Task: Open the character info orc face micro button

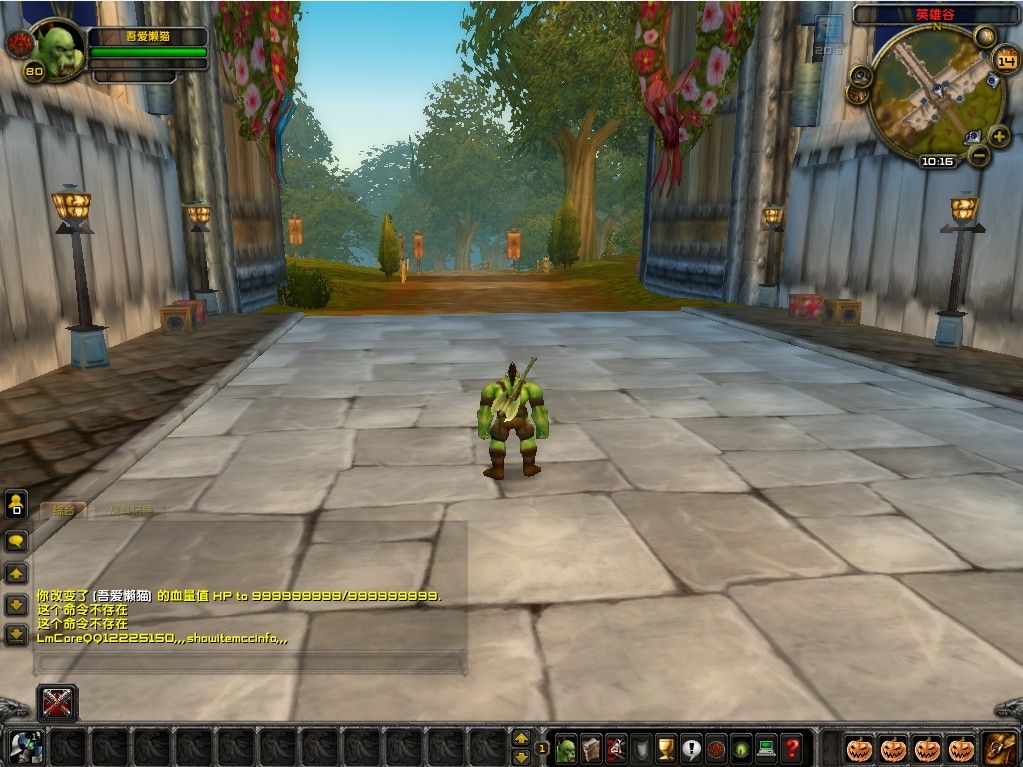Action: click(566, 748)
